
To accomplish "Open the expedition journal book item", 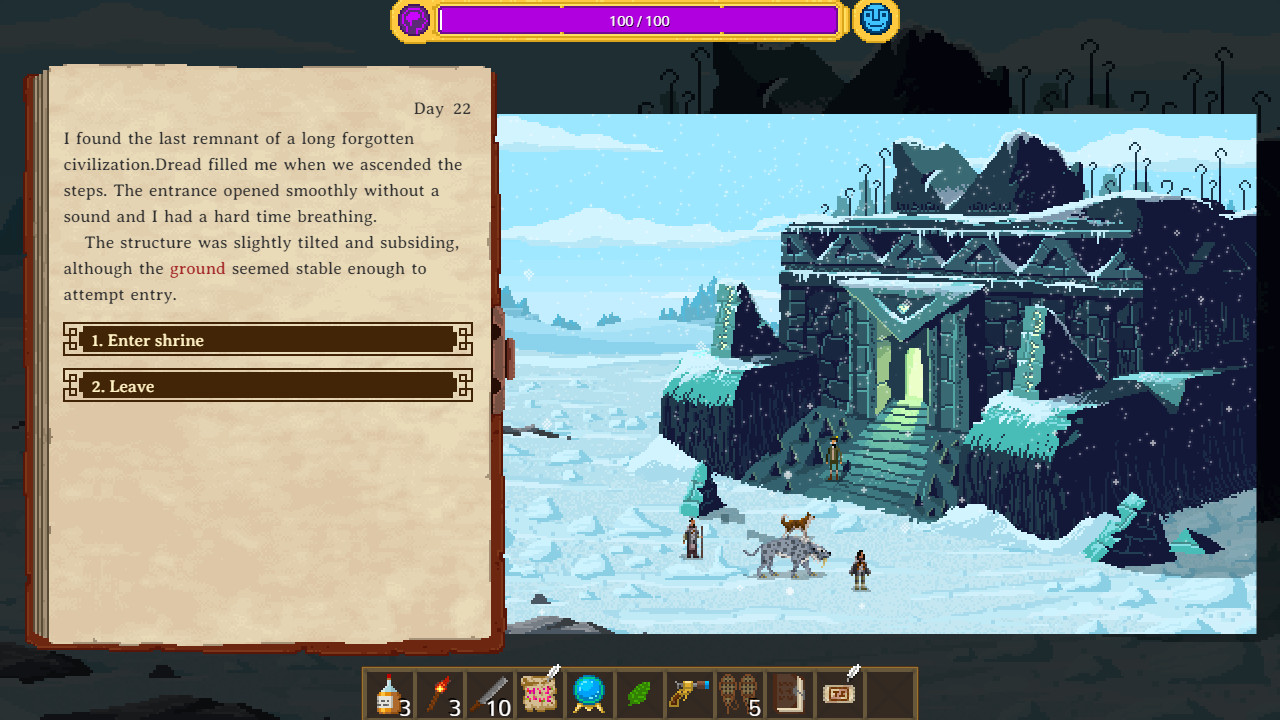I will 789,694.
